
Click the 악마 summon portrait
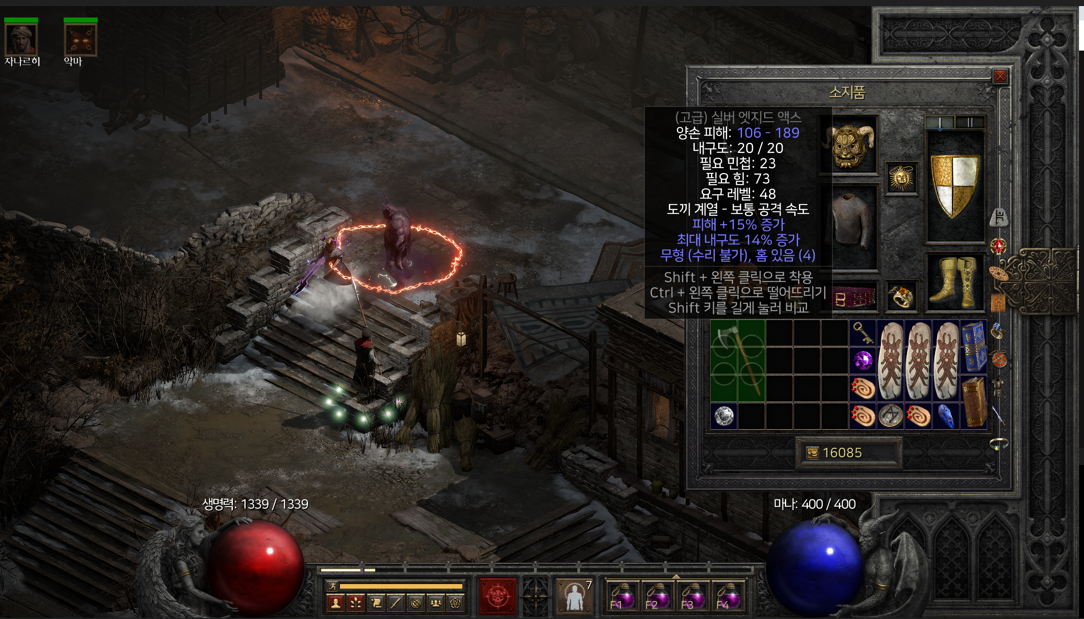click(80, 39)
